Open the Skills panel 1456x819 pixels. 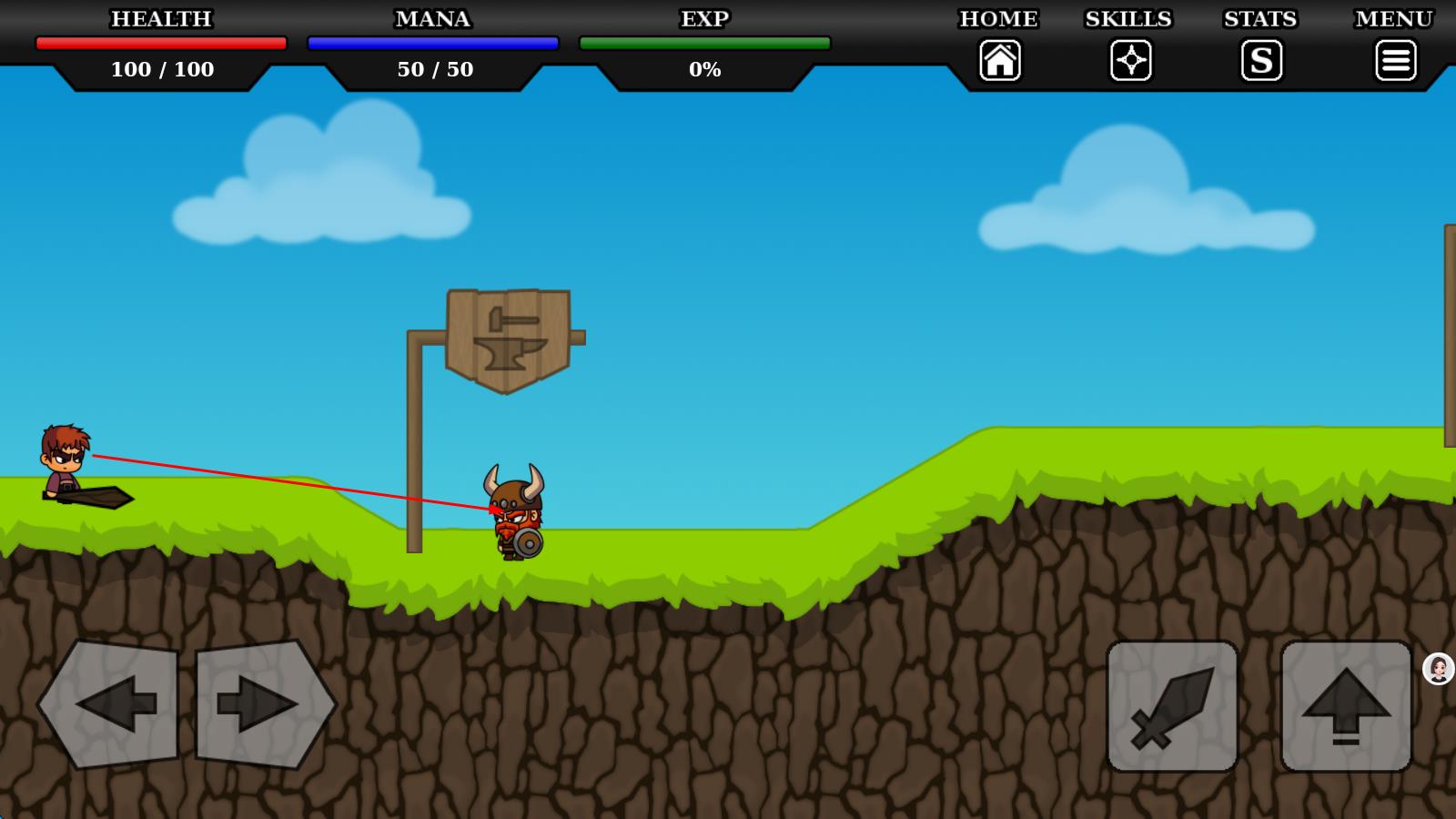1130,61
